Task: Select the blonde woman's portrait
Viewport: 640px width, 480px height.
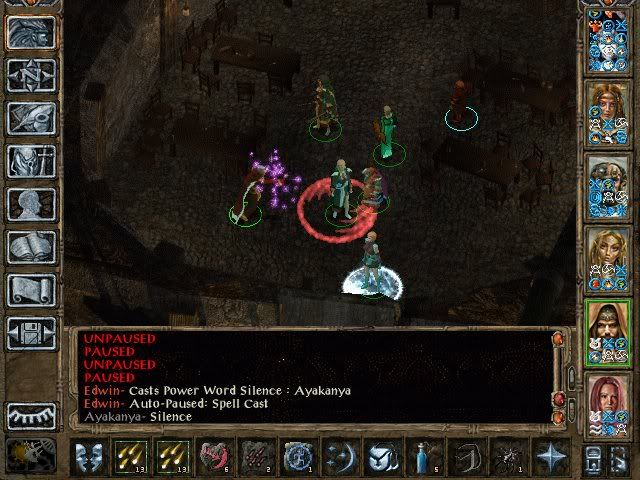Action: point(607,252)
